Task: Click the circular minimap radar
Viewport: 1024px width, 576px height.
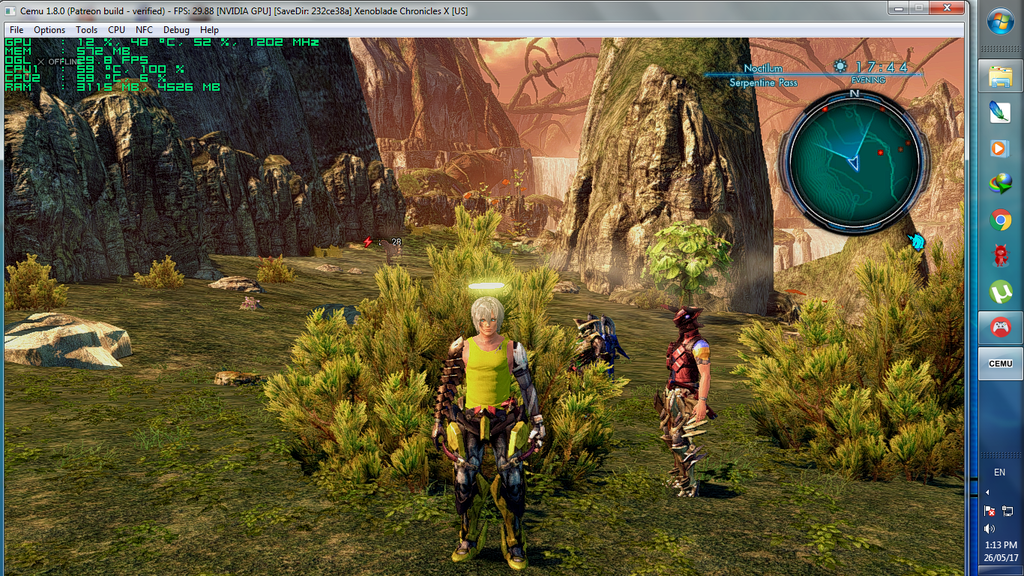Action: tap(854, 160)
